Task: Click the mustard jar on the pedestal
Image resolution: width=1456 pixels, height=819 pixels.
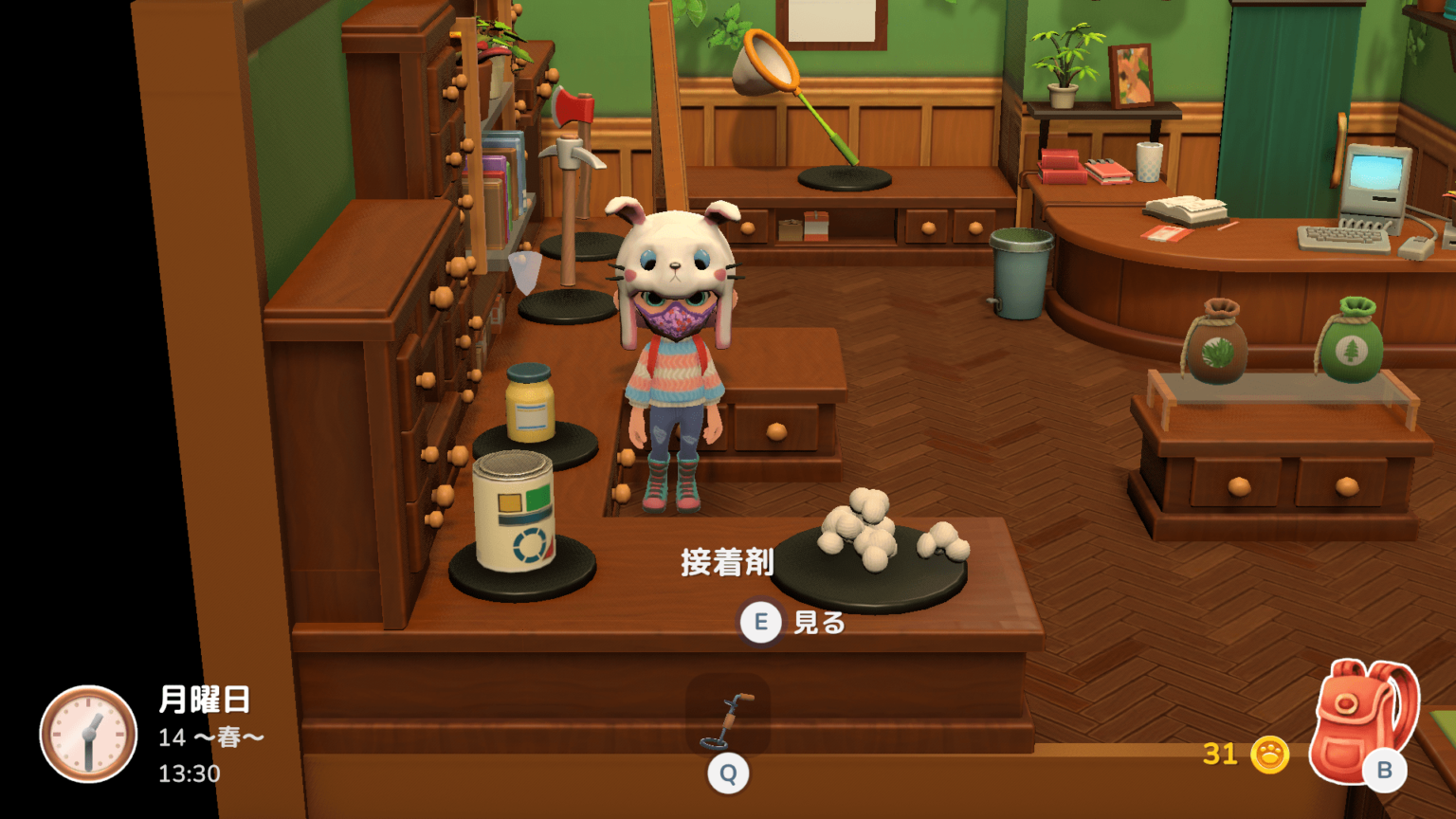Action: 531,403
